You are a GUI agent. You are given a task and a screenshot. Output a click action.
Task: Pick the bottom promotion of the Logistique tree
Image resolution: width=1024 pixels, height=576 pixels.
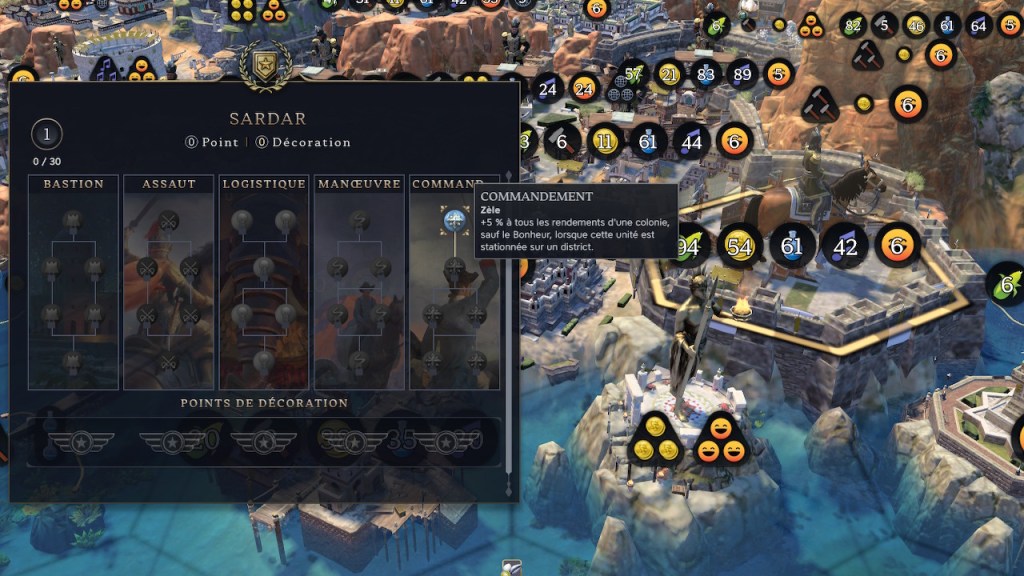[264, 360]
